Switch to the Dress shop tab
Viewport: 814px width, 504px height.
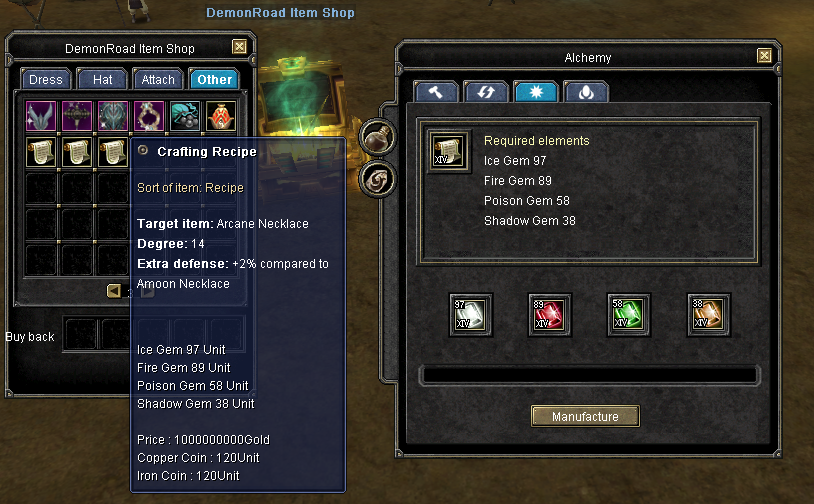click(45, 79)
